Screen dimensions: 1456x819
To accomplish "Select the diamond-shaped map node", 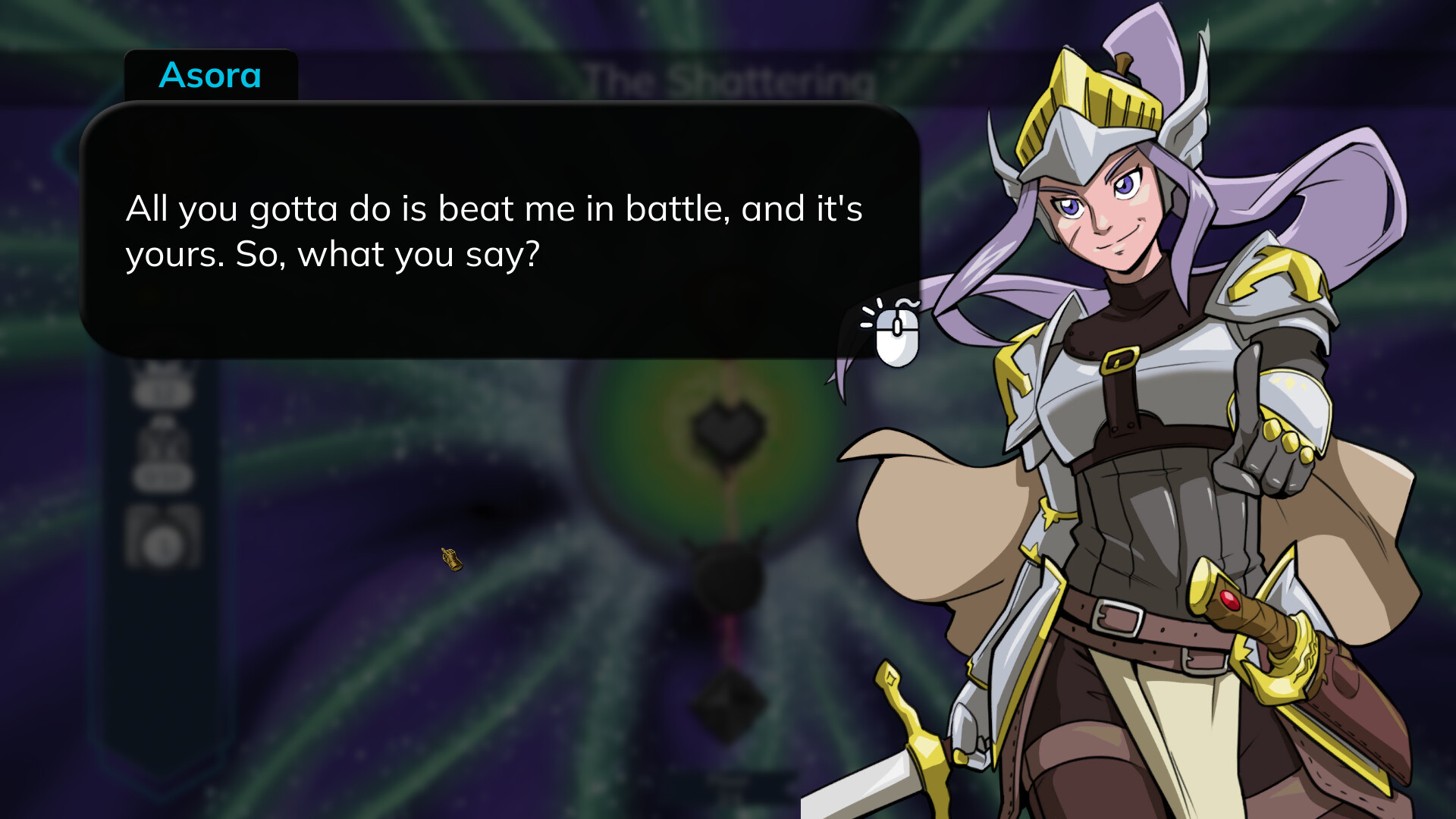I will (x=730, y=705).
